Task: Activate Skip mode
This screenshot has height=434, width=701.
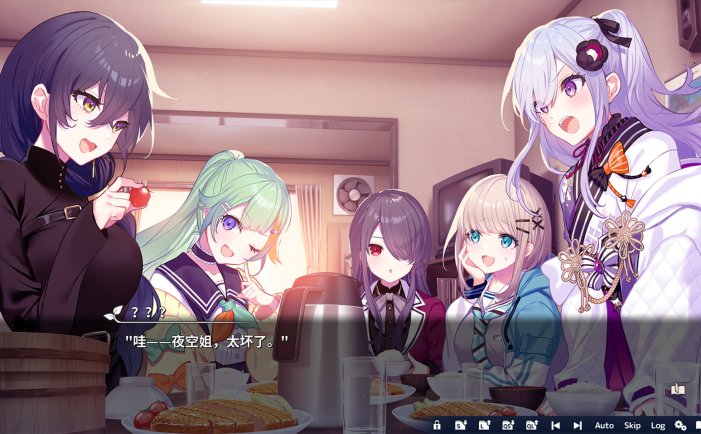Action: point(632,426)
